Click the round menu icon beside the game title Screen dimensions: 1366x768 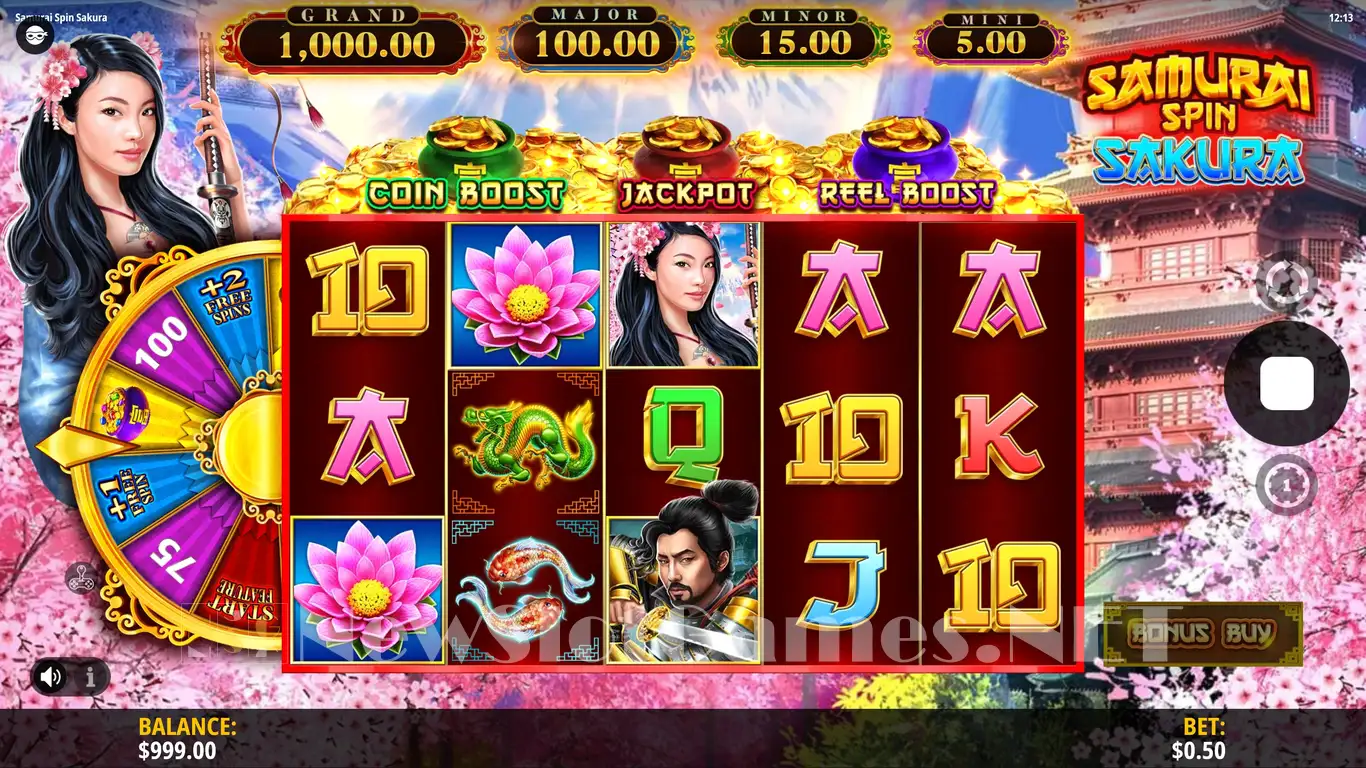pyautogui.click(x=34, y=35)
